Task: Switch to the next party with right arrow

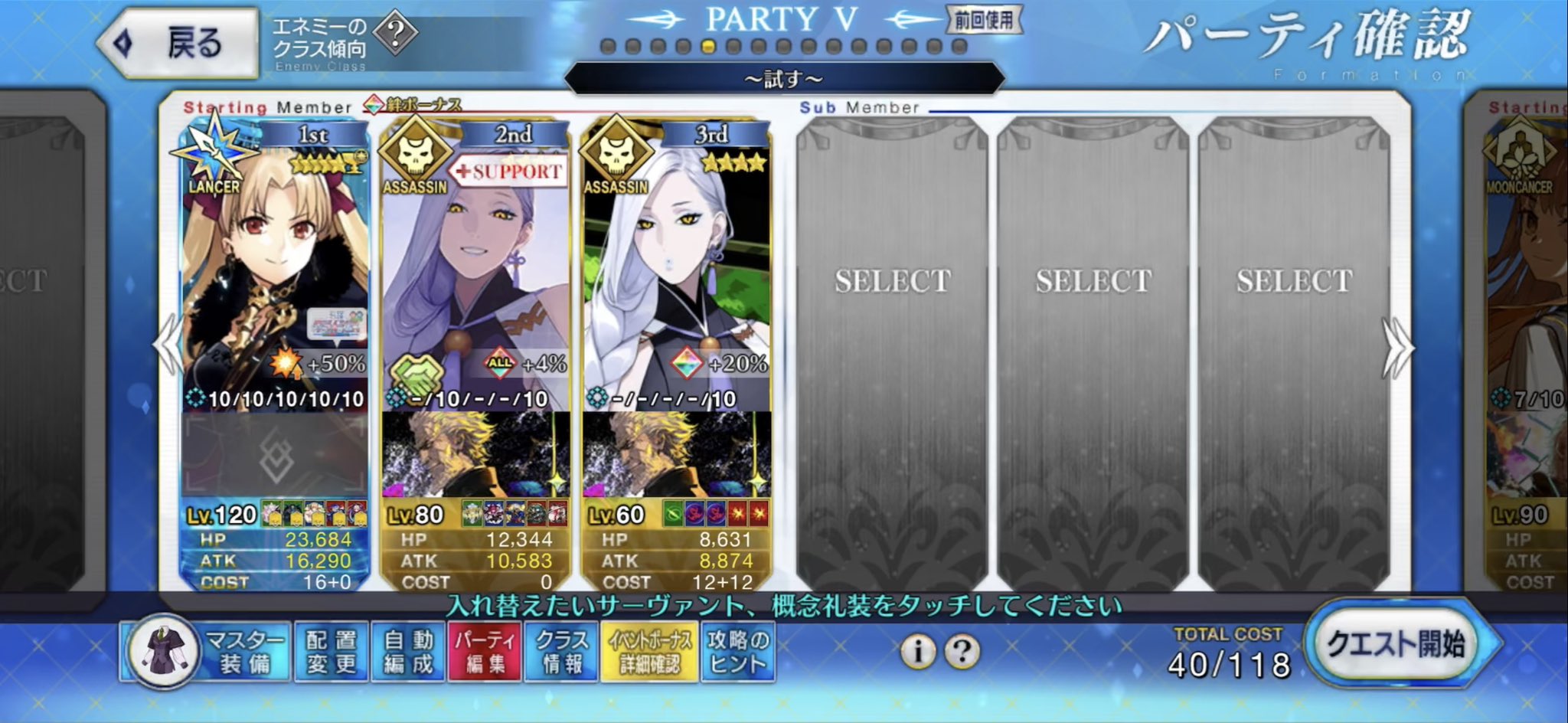Action: point(1397,347)
